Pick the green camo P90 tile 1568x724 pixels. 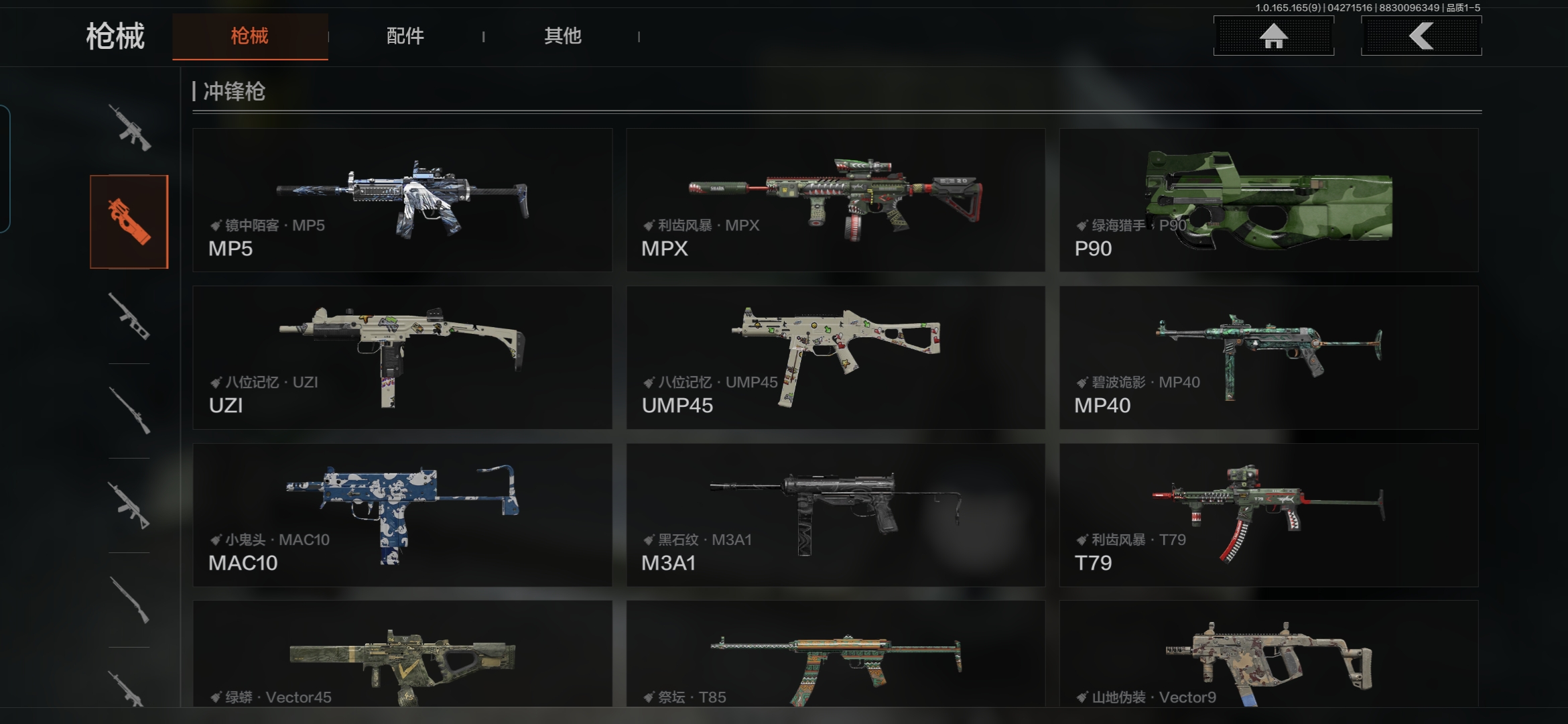(1268, 200)
